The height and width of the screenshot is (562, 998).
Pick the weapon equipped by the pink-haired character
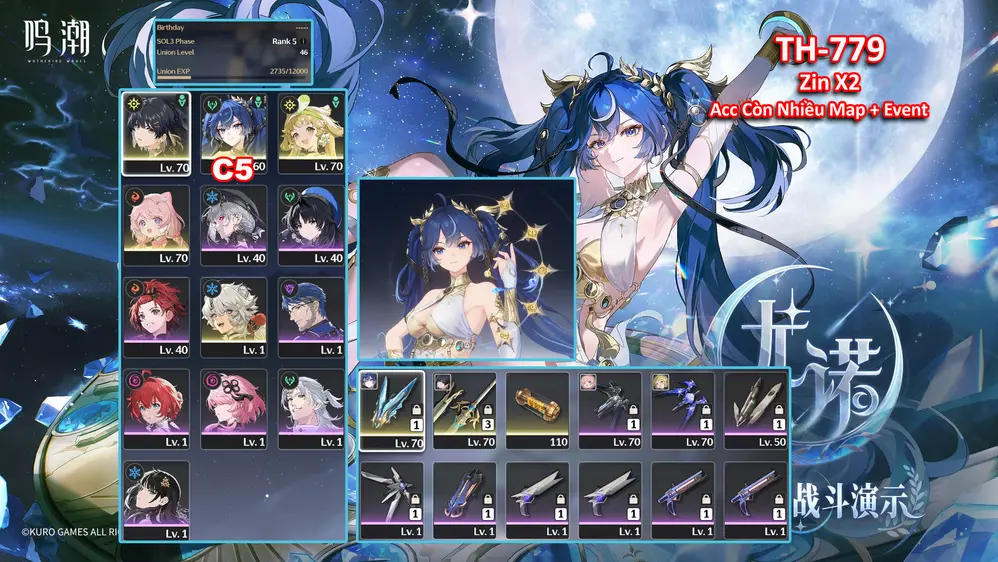[611, 410]
